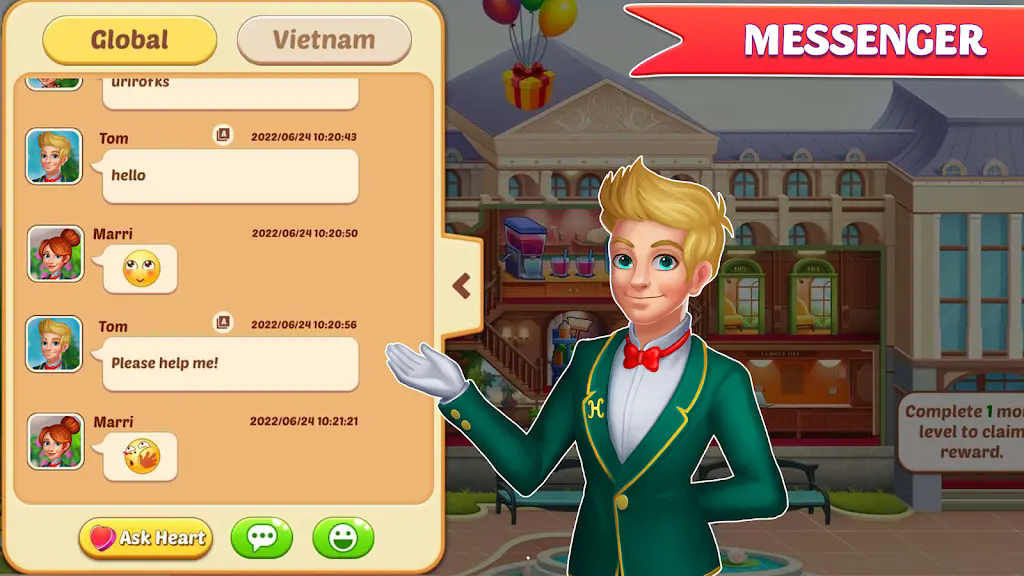Collapse the chat panel with arrow
This screenshot has width=1024, height=576.
[461, 287]
